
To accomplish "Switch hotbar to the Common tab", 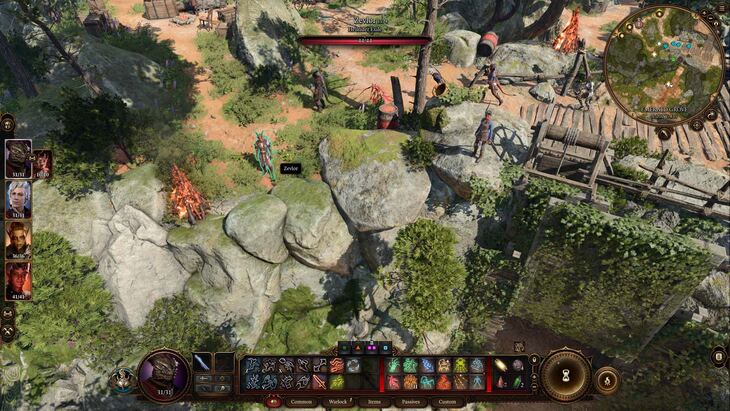I will 299,401.
